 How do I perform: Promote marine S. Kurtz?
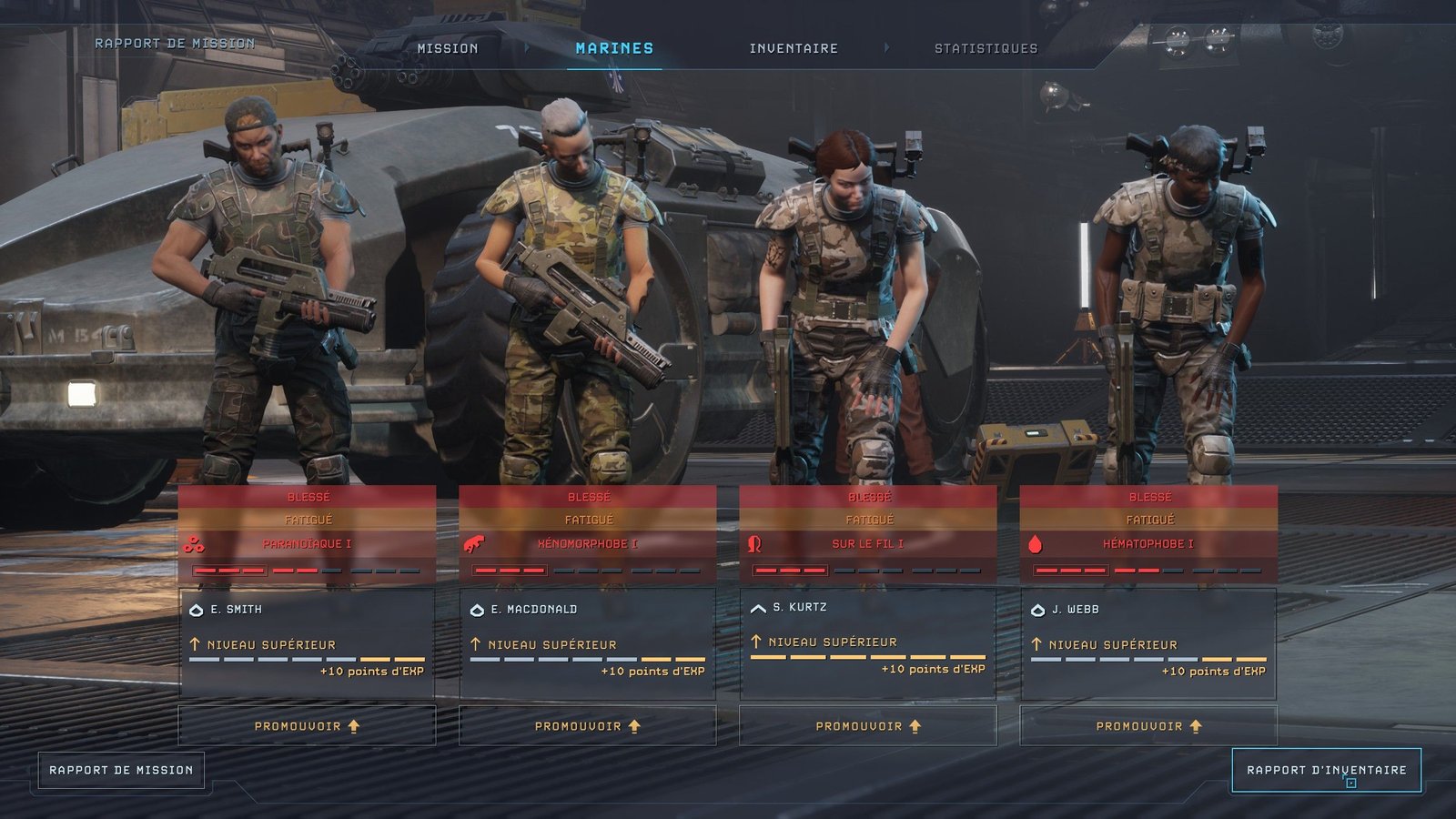coord(867,726)
